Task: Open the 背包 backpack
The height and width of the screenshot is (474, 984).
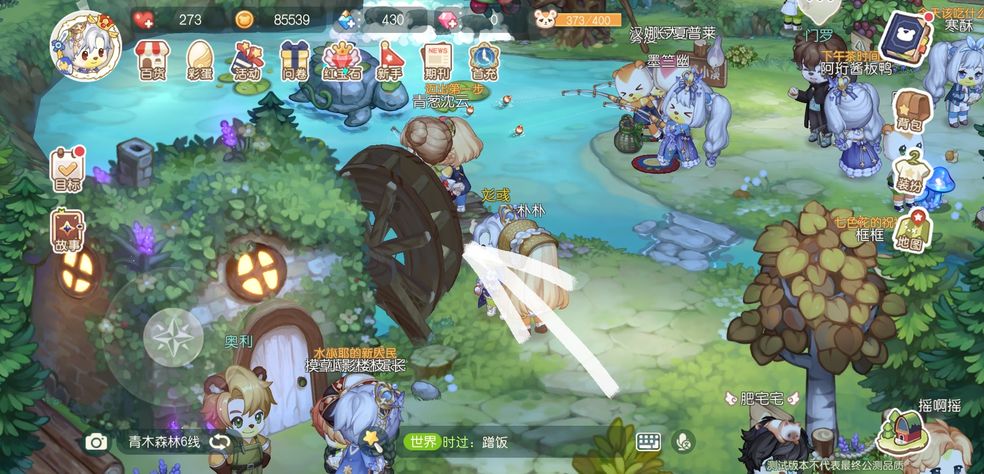Action: pyautogui.click(x=909, y=110)
